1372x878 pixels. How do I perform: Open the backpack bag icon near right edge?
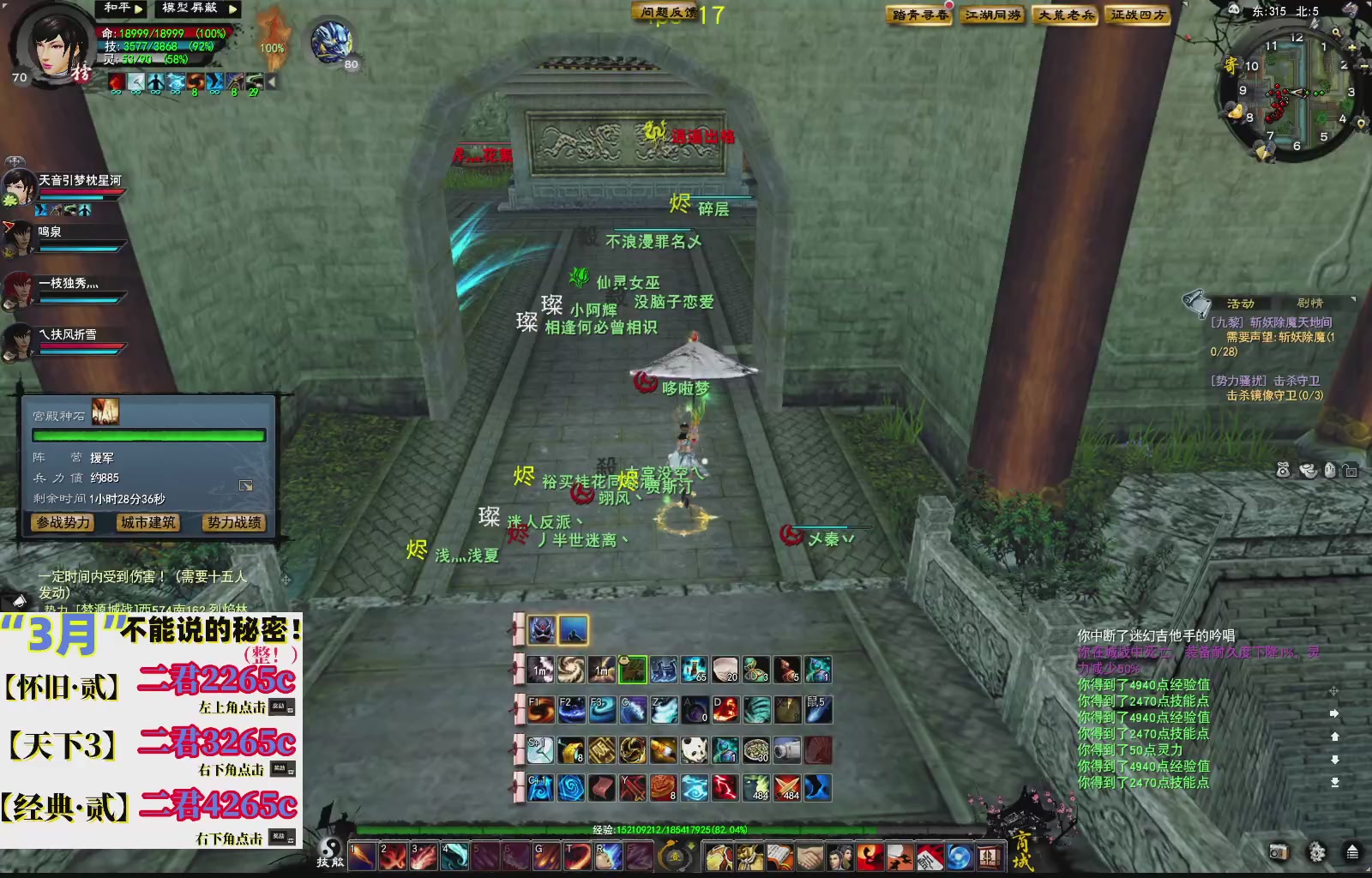point(1284,470)
